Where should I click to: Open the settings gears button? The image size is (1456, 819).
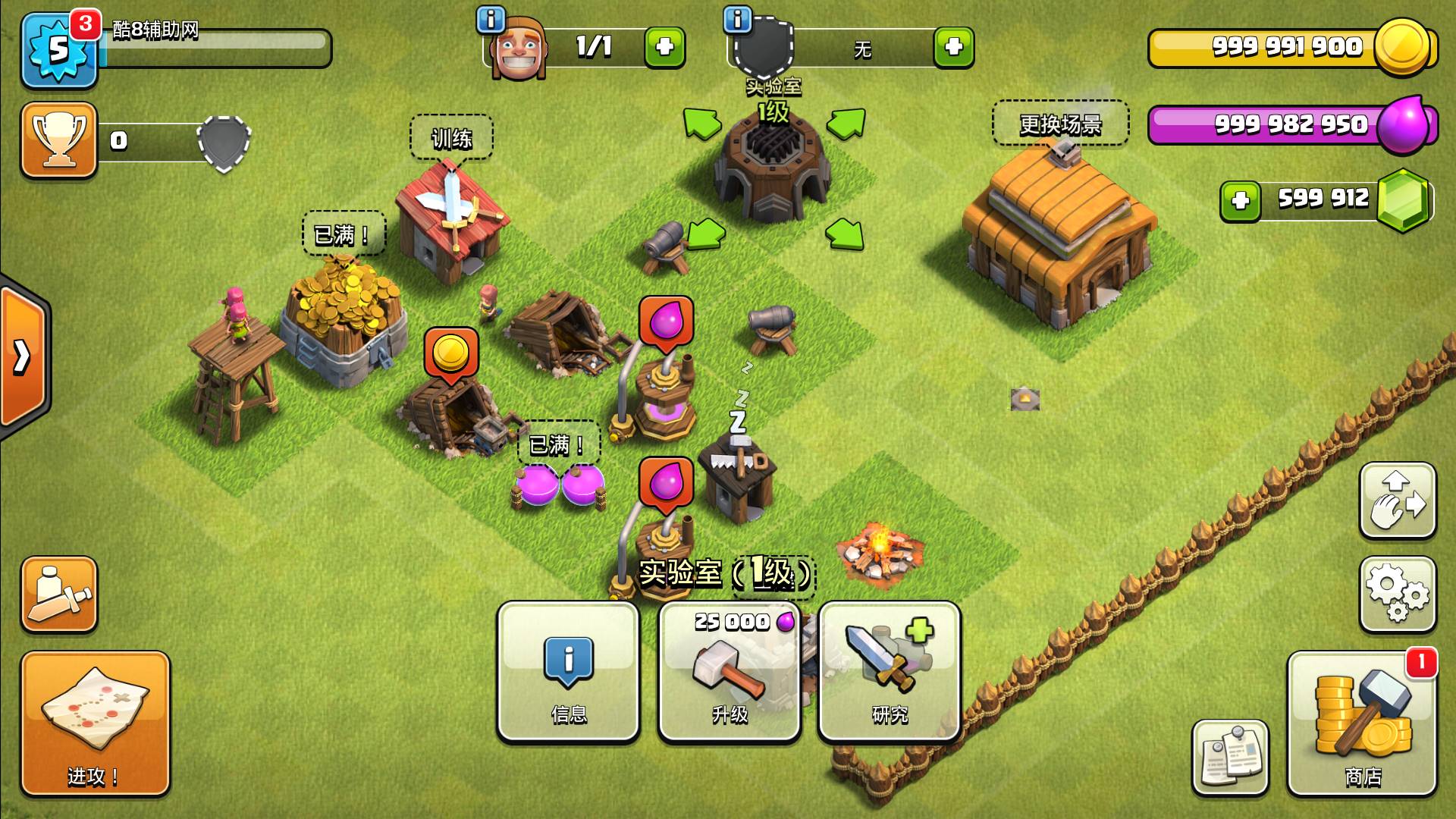1397,594
